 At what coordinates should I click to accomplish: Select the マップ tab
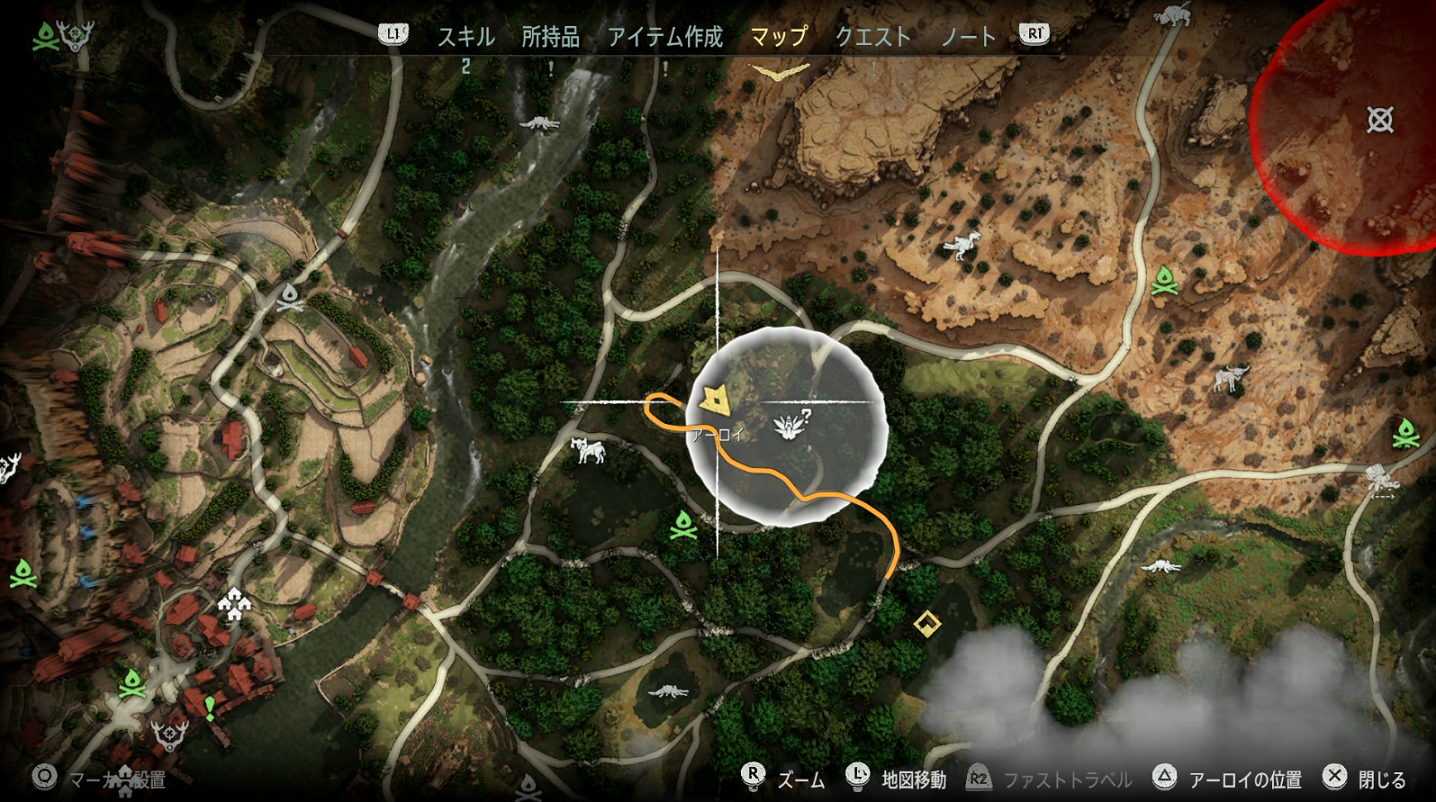[x=779, y=37]
